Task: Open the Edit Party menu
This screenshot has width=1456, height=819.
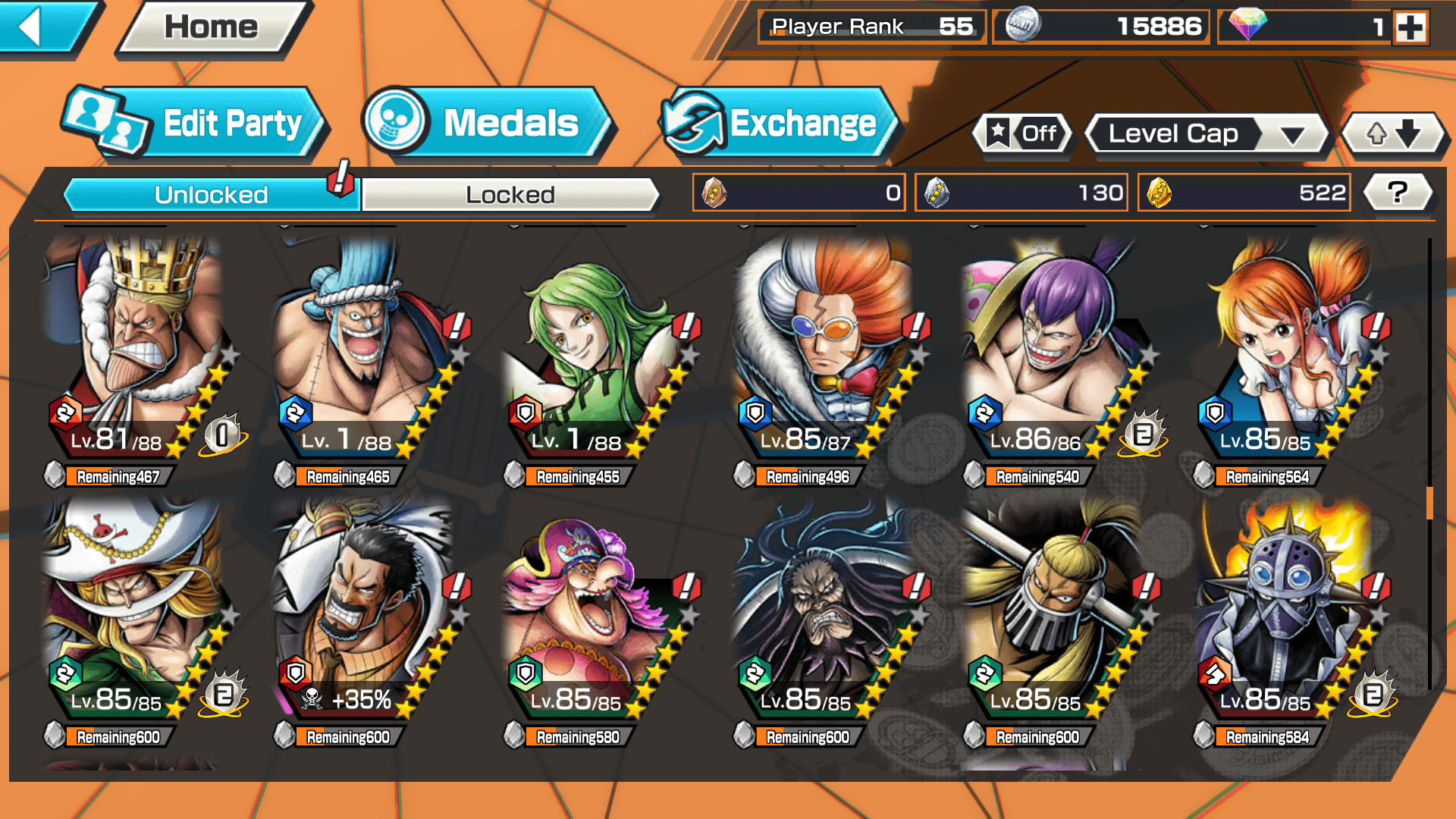Action: [196, 123]
